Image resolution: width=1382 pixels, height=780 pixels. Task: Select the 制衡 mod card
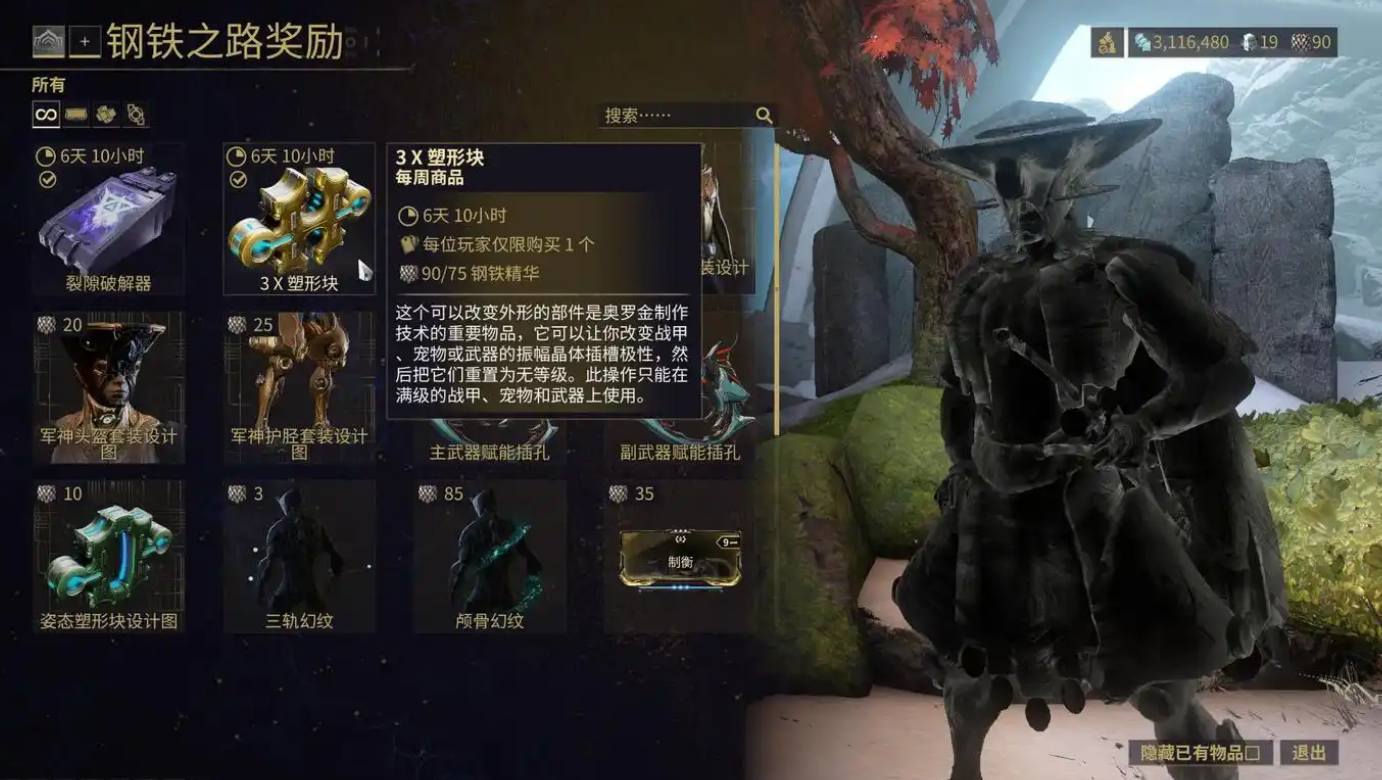point(680,558)
